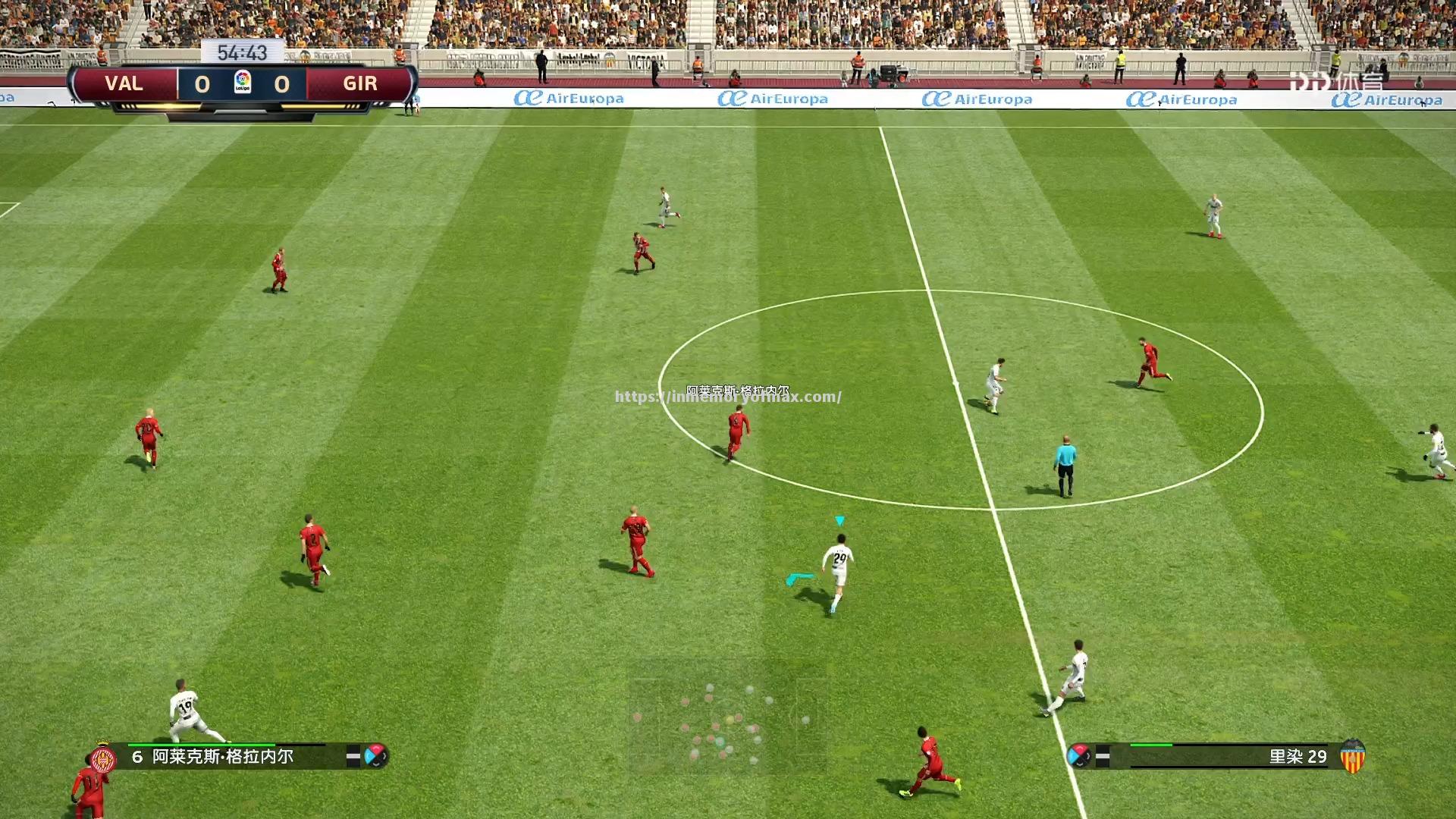Click the tactic icon beside Girona's player name
This screenshot has width=1456, height=819.
coord(375,756)
